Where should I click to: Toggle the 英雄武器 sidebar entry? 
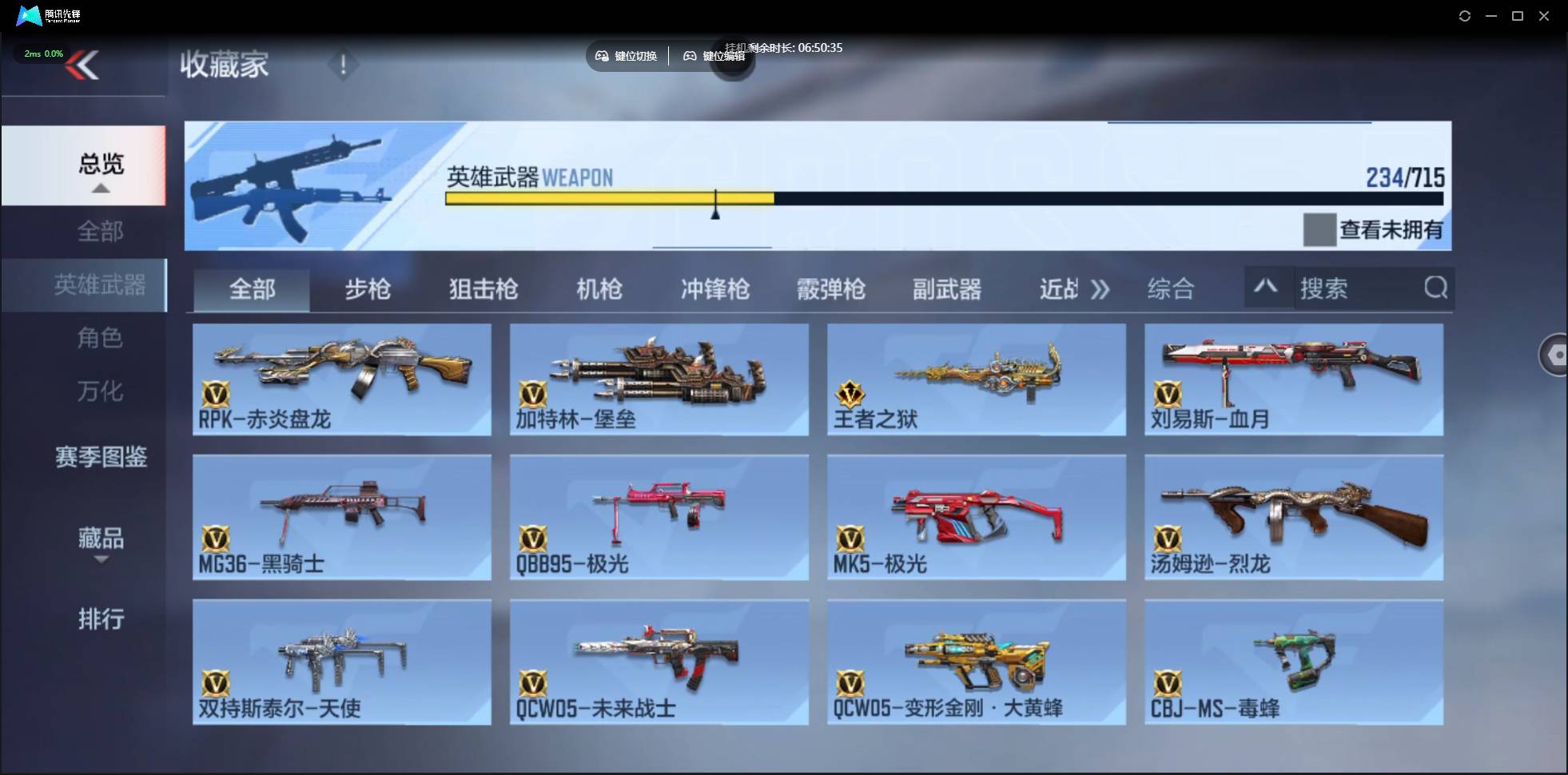point(99,285)
